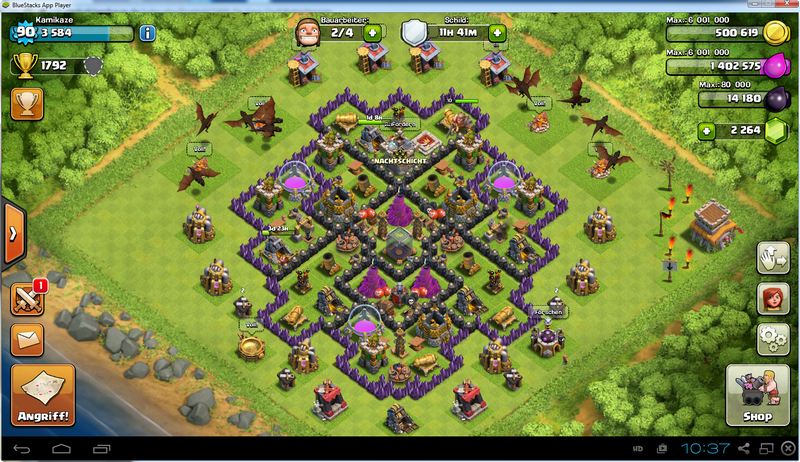The height and width of the screenshot is (462, 800).
Task: Open the red-haired character profile button
Action: pyautogui.click(x=773, y=297)
